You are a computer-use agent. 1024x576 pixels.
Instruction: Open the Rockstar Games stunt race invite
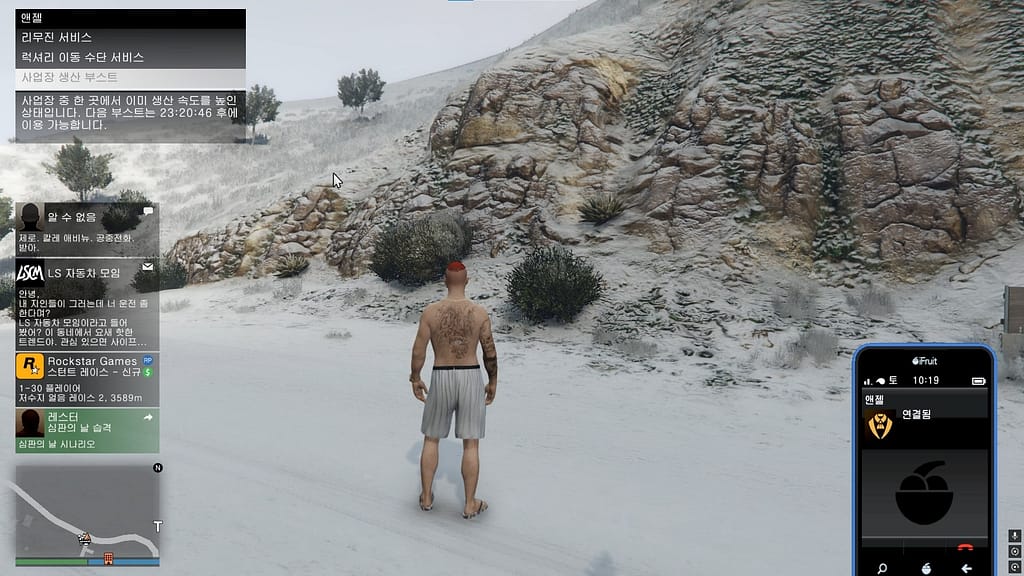point(87,380)
